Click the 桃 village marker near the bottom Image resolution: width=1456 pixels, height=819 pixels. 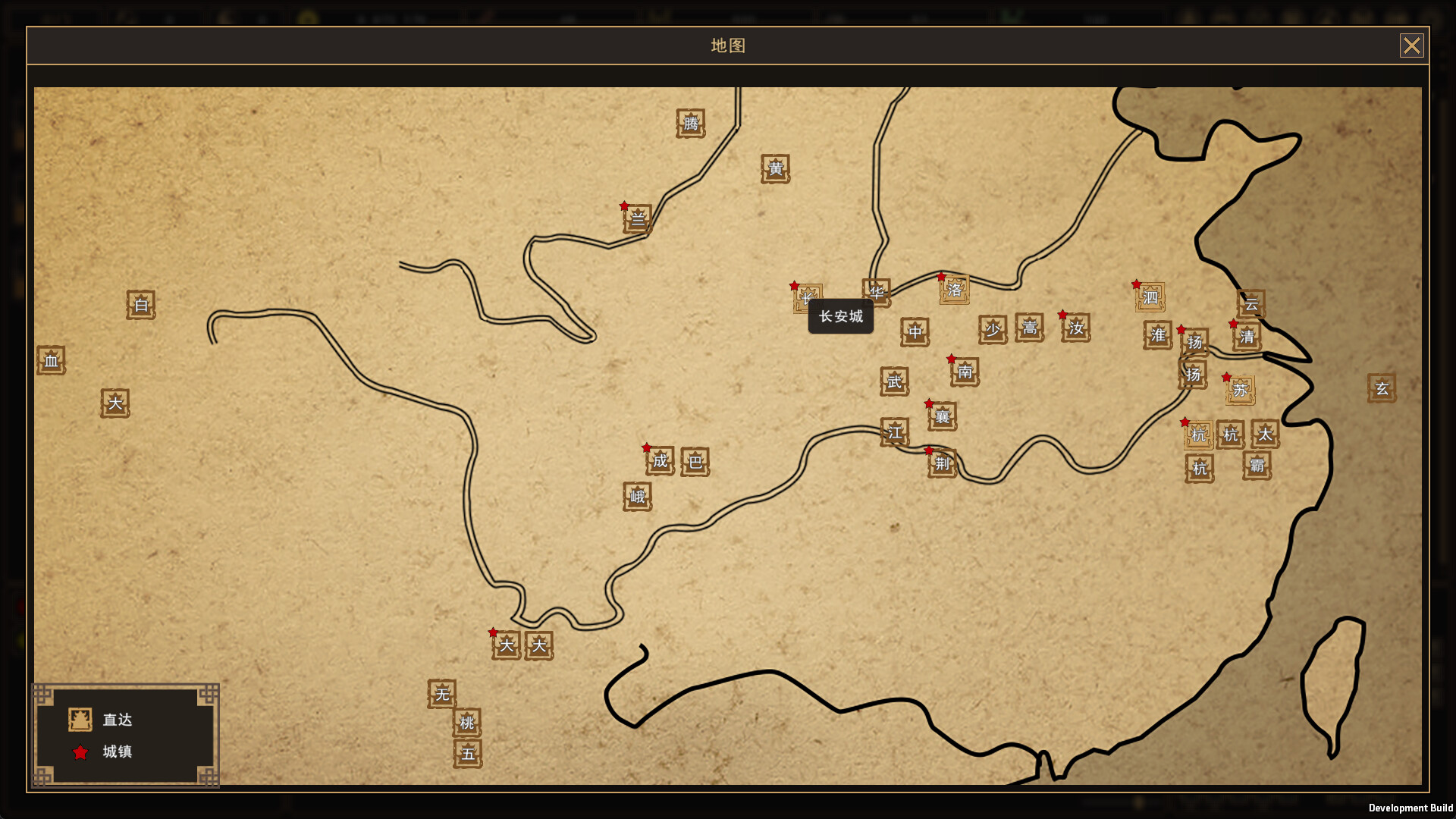[x=468, y=723]
